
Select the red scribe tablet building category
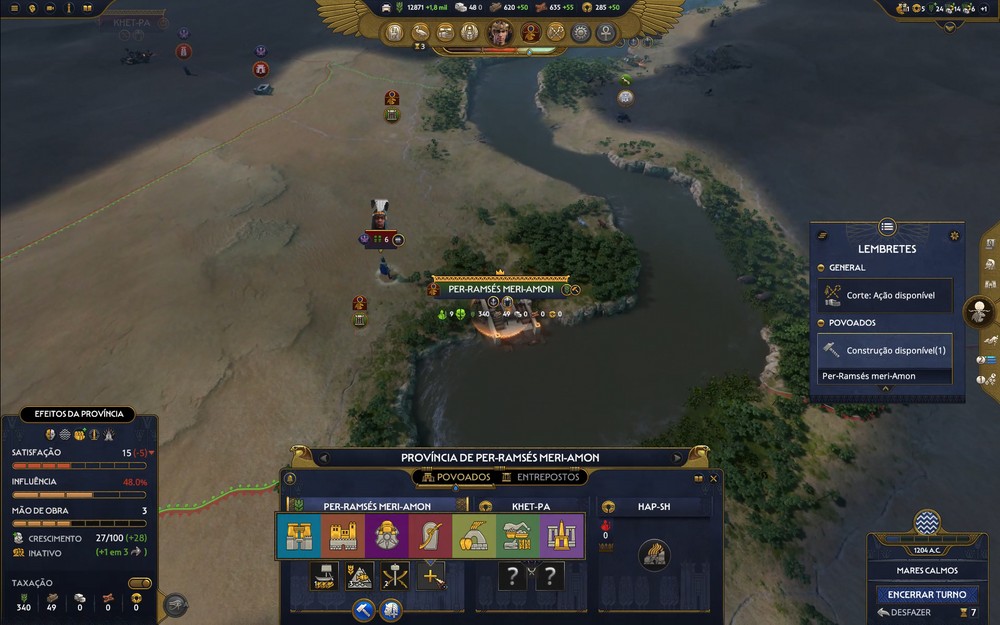(430, 537)
